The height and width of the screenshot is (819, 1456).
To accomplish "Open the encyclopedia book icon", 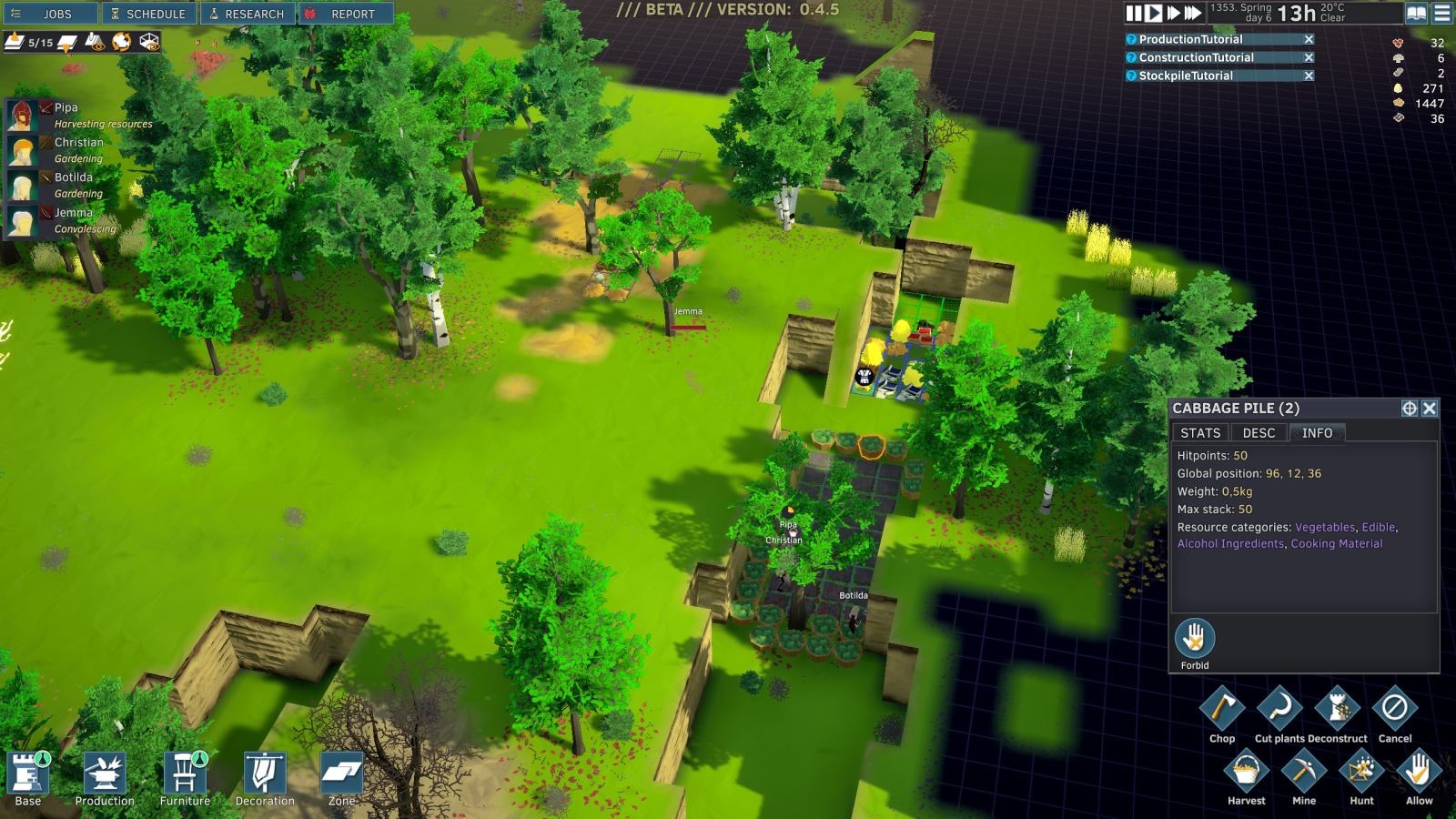I will [x=1416, y=14].
